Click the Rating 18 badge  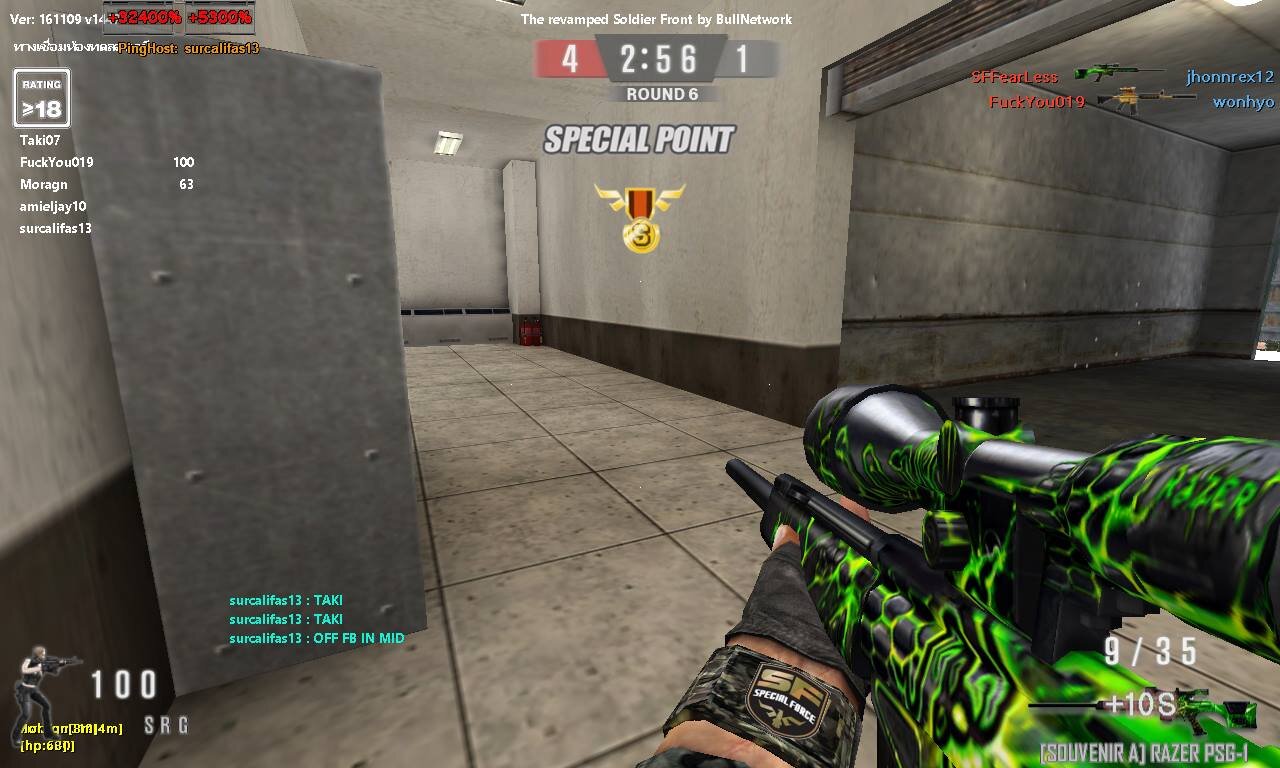[42, 99]
